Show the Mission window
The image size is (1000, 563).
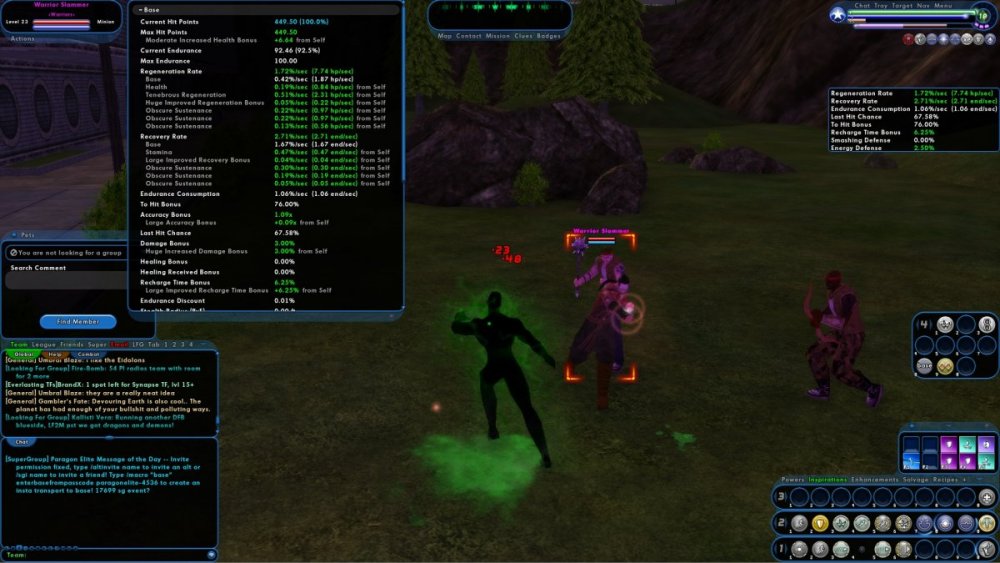pyautogui.click(x=498, y=36)
